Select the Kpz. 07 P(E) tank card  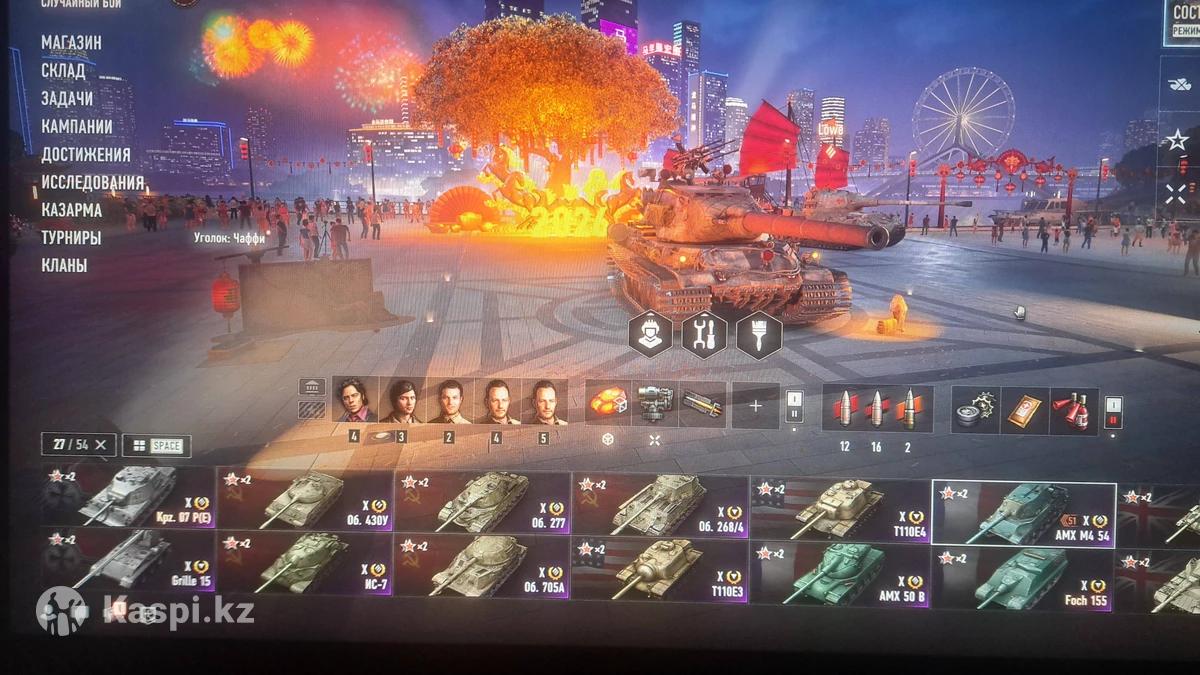[x=128, y=497]
